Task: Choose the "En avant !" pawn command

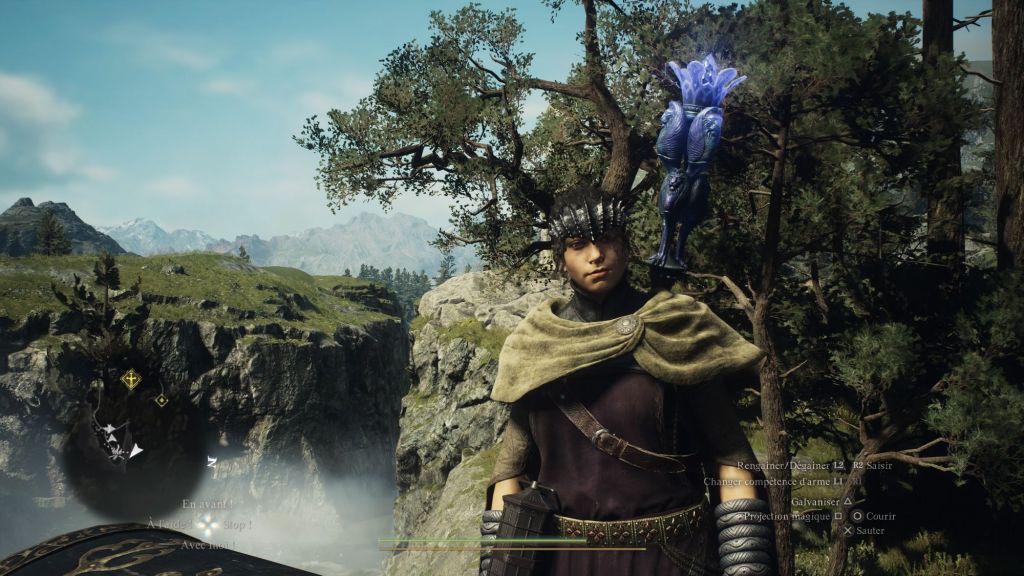Action: point(207,505)
